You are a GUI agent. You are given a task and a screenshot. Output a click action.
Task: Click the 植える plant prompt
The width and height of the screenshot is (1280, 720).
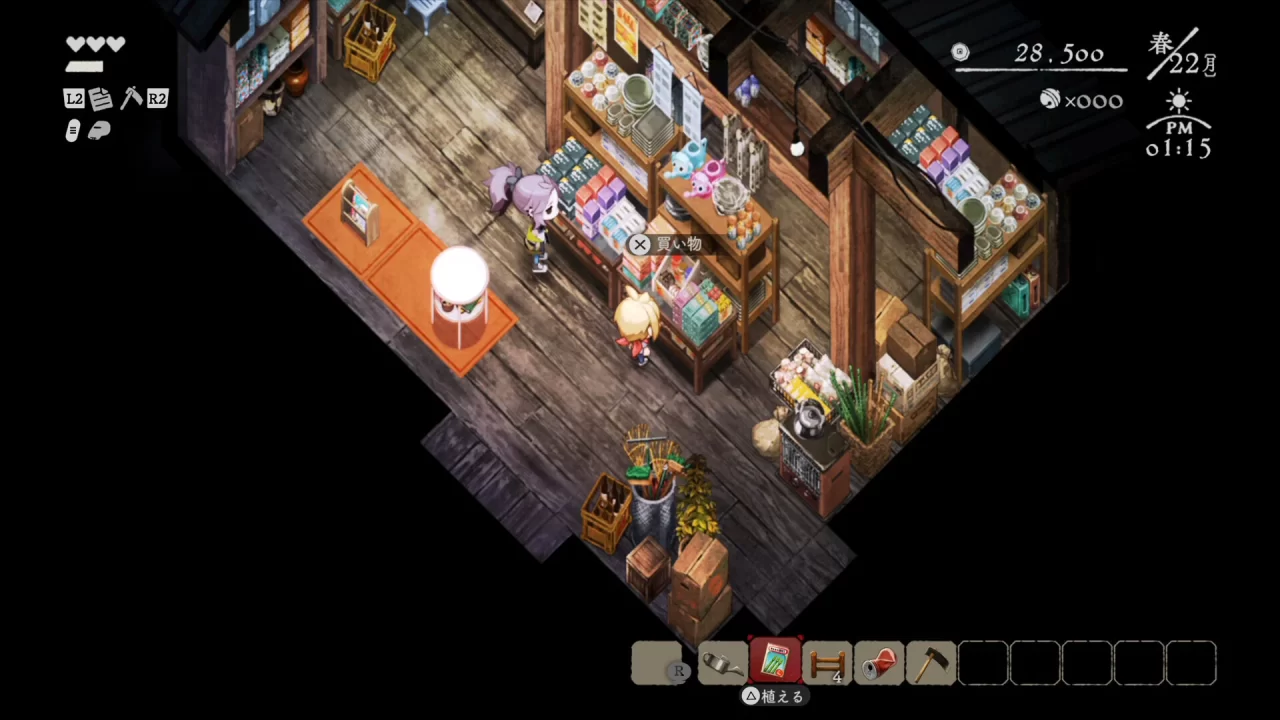pos(775,696)
